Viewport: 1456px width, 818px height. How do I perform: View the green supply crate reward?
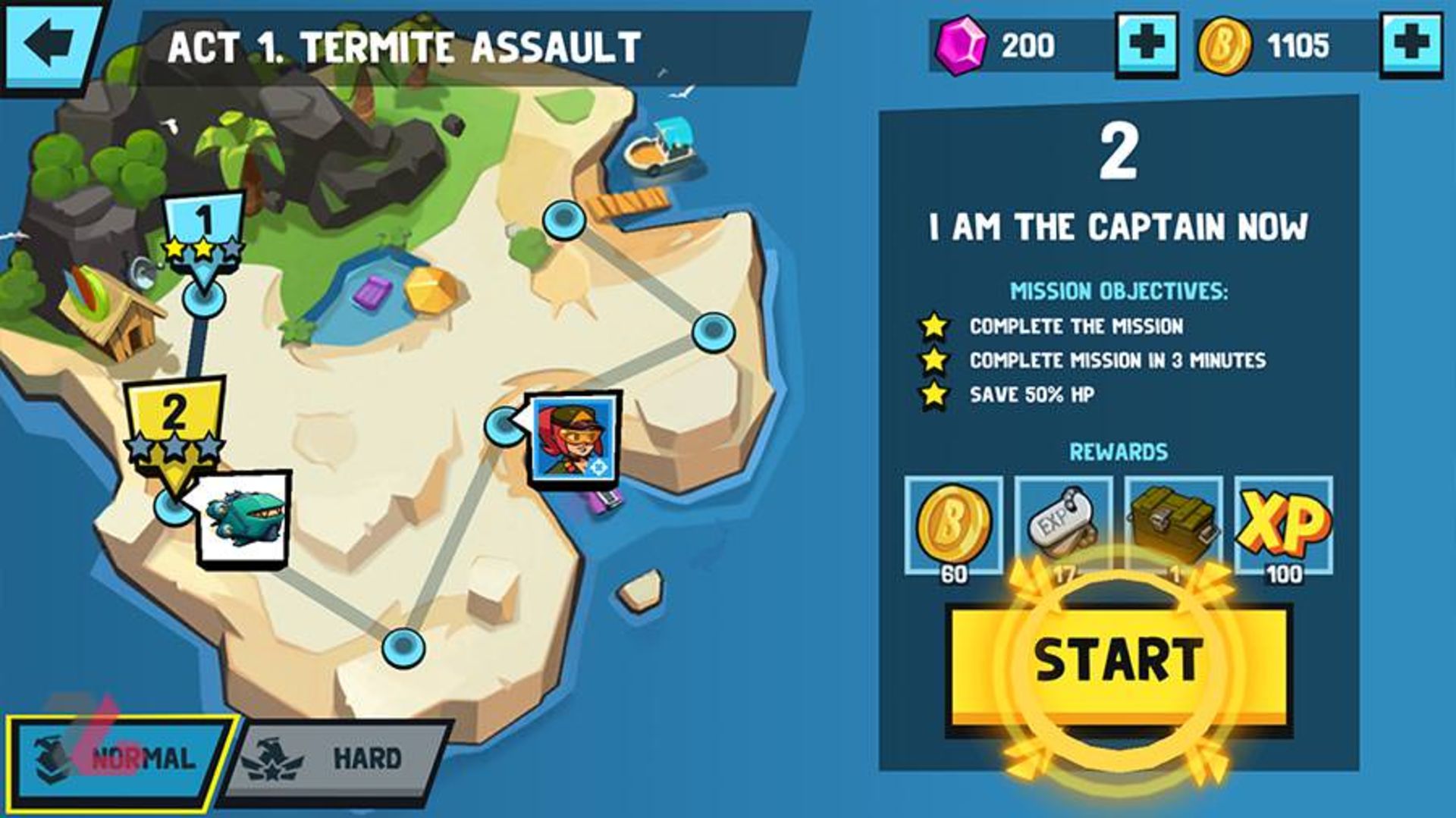(1173, 525)
